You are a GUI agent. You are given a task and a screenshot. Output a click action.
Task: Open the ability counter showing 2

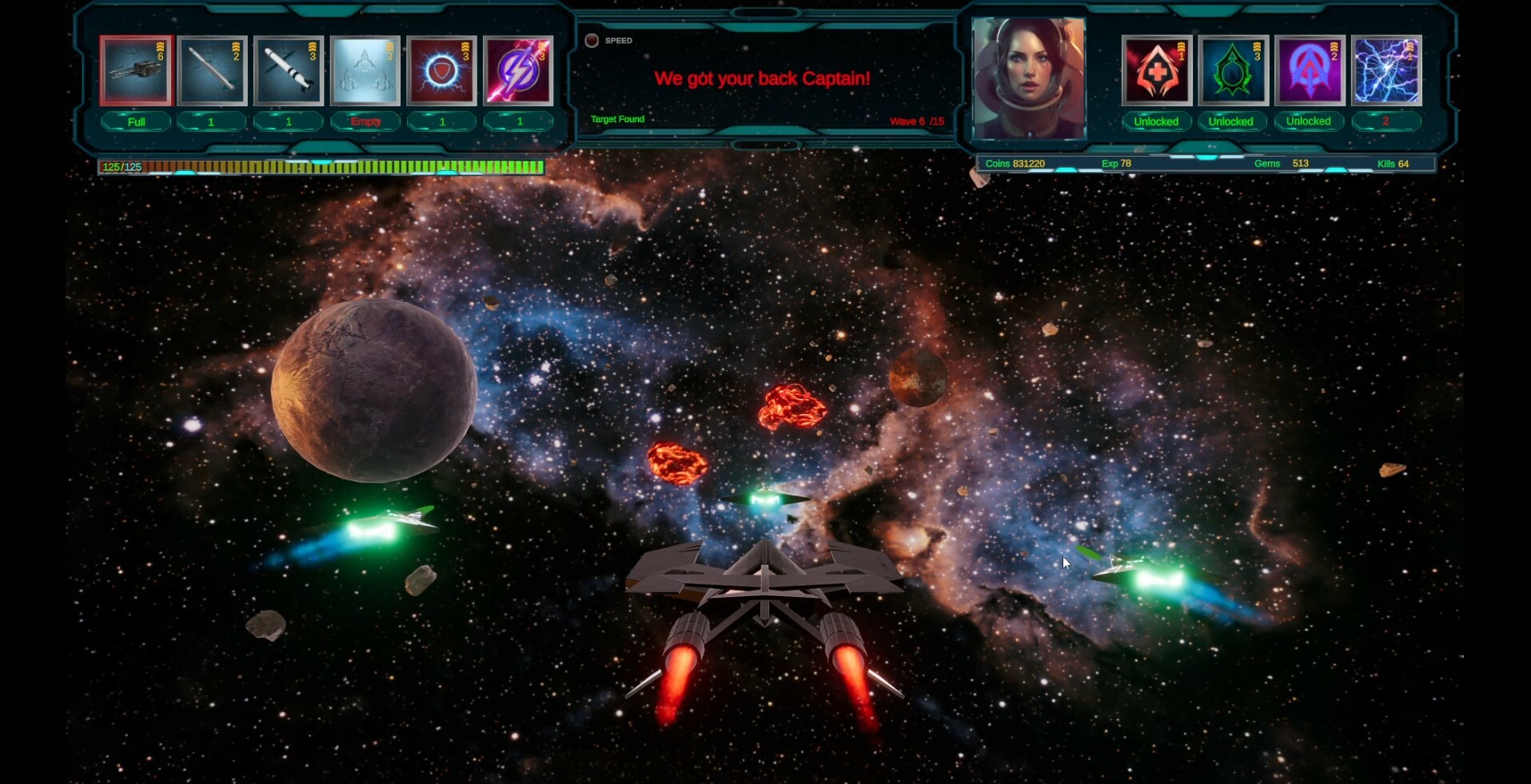(x=1386, y=121)
